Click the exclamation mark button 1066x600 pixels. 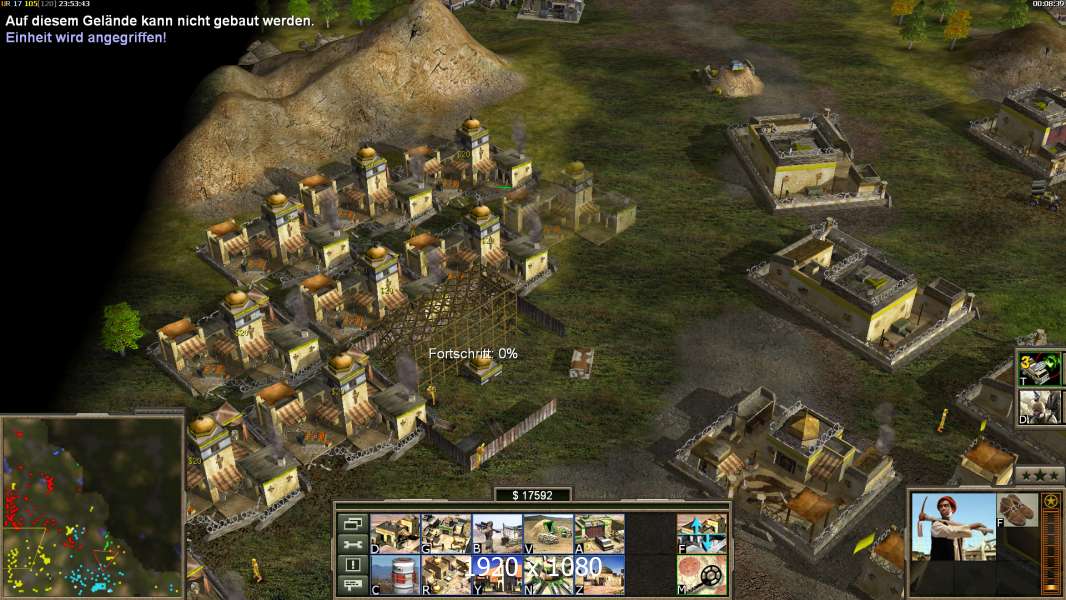click(x=351, y=565)
